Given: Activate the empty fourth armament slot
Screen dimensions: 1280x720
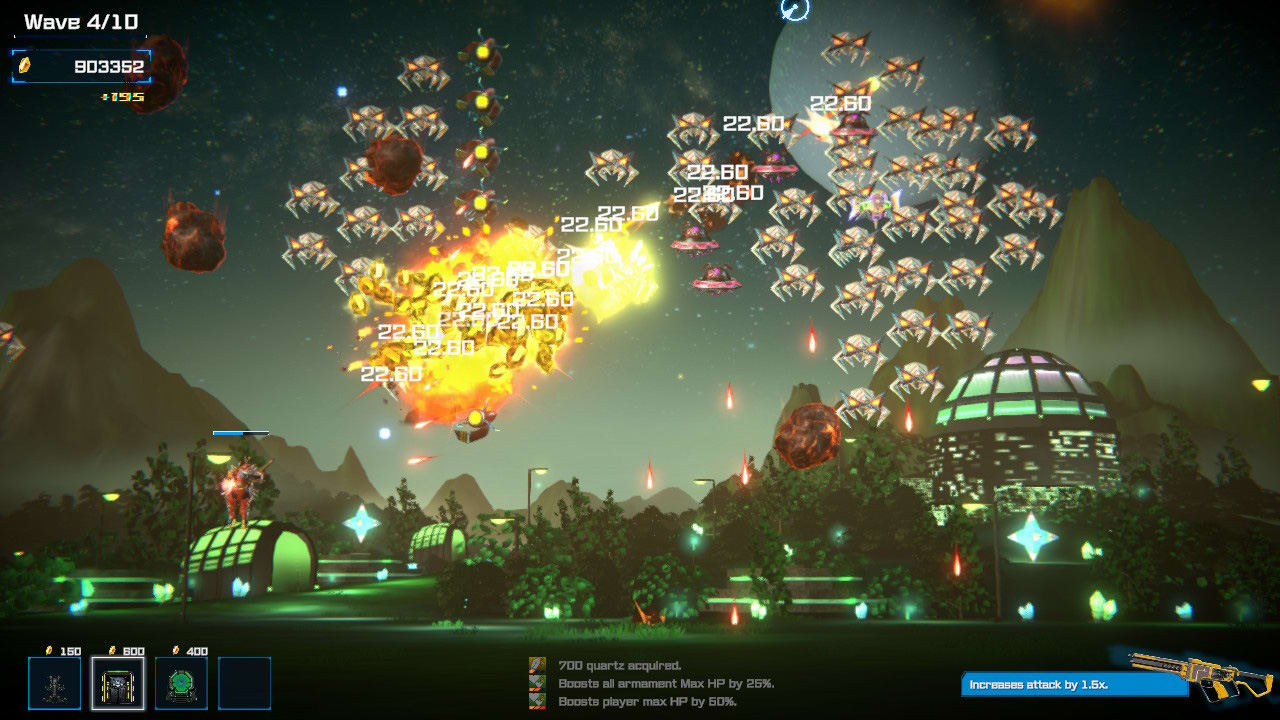Looking at the screenshot, I should point(246,685).
